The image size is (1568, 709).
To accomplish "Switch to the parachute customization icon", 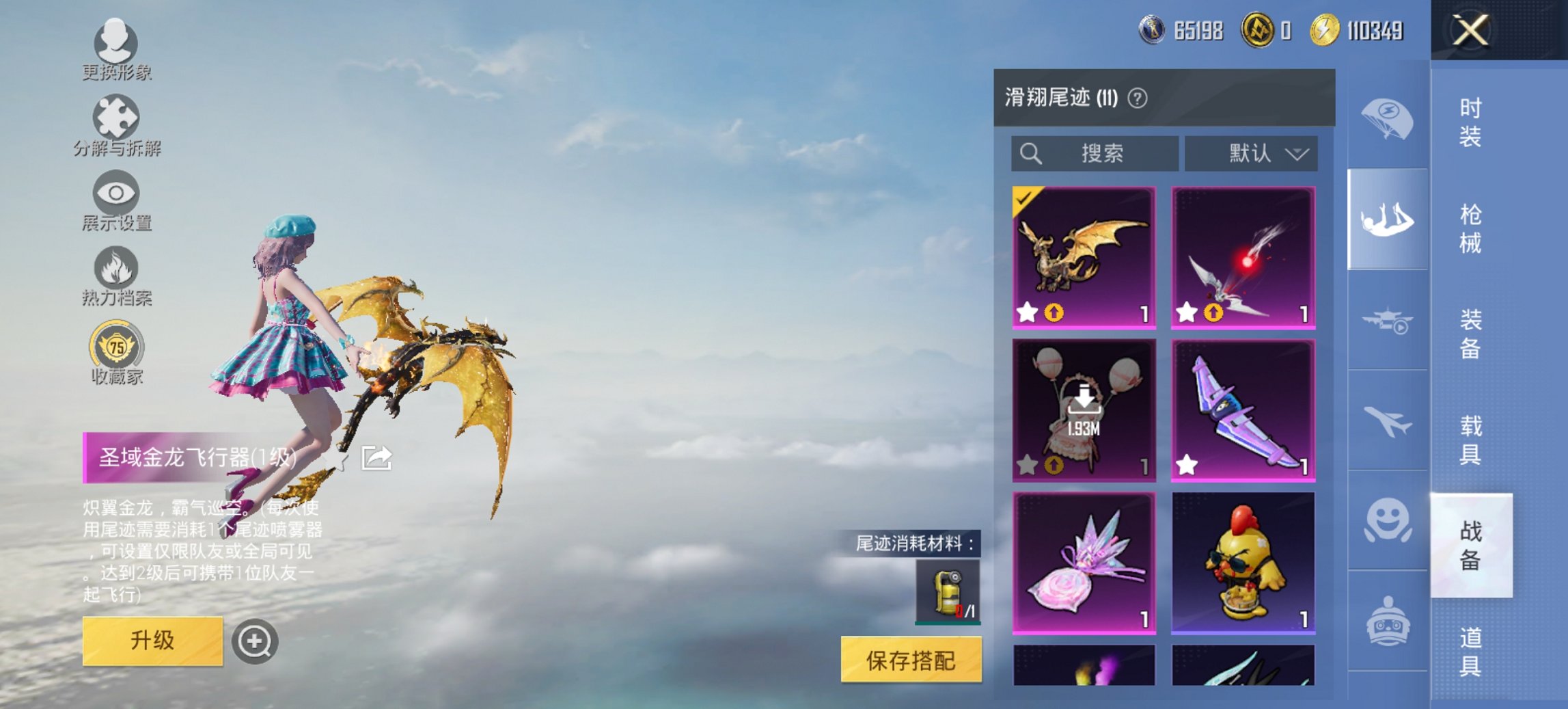I will click(x=1387, y=120).
